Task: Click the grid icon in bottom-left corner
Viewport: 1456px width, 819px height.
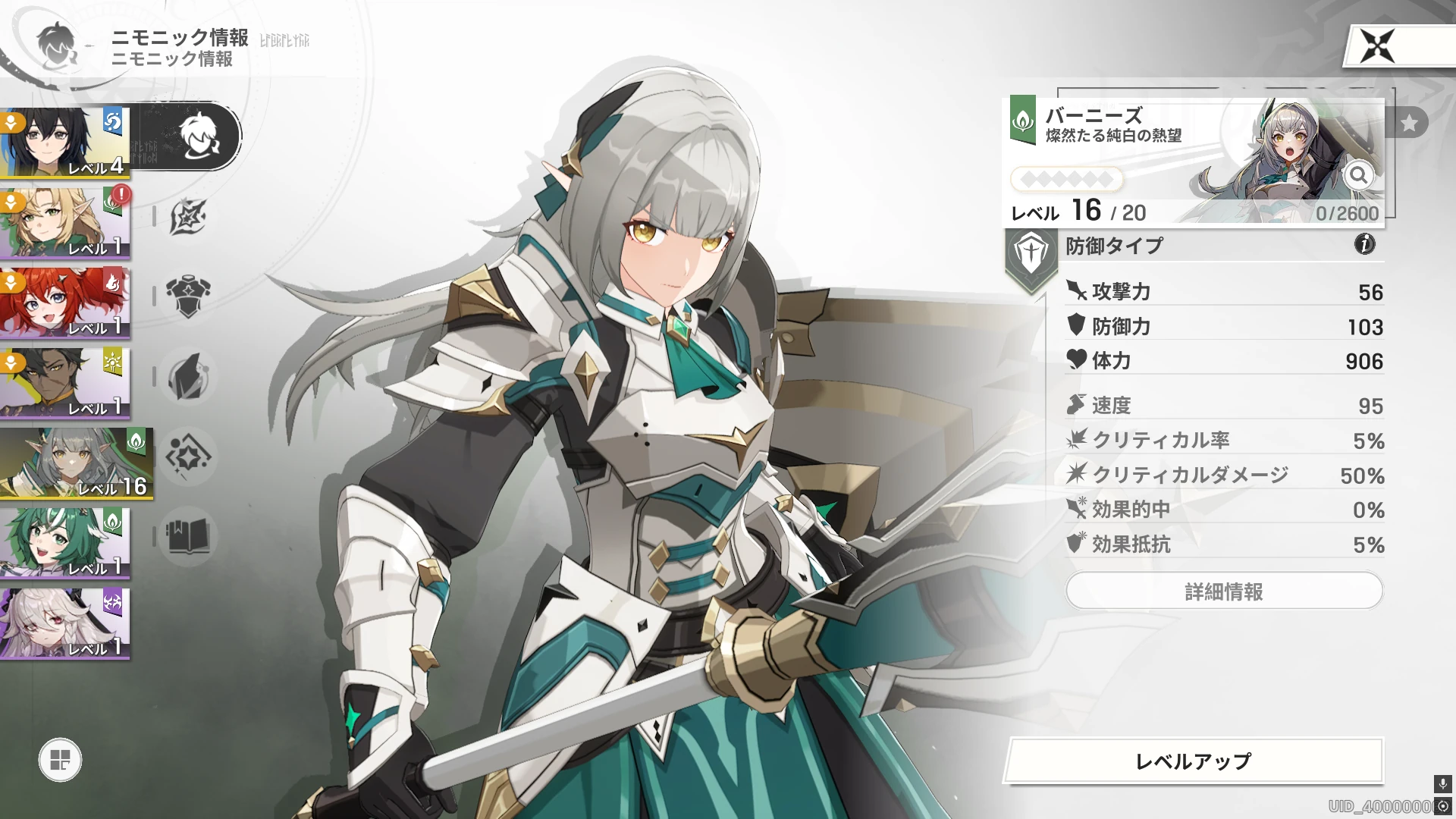Action: [59, 761]
